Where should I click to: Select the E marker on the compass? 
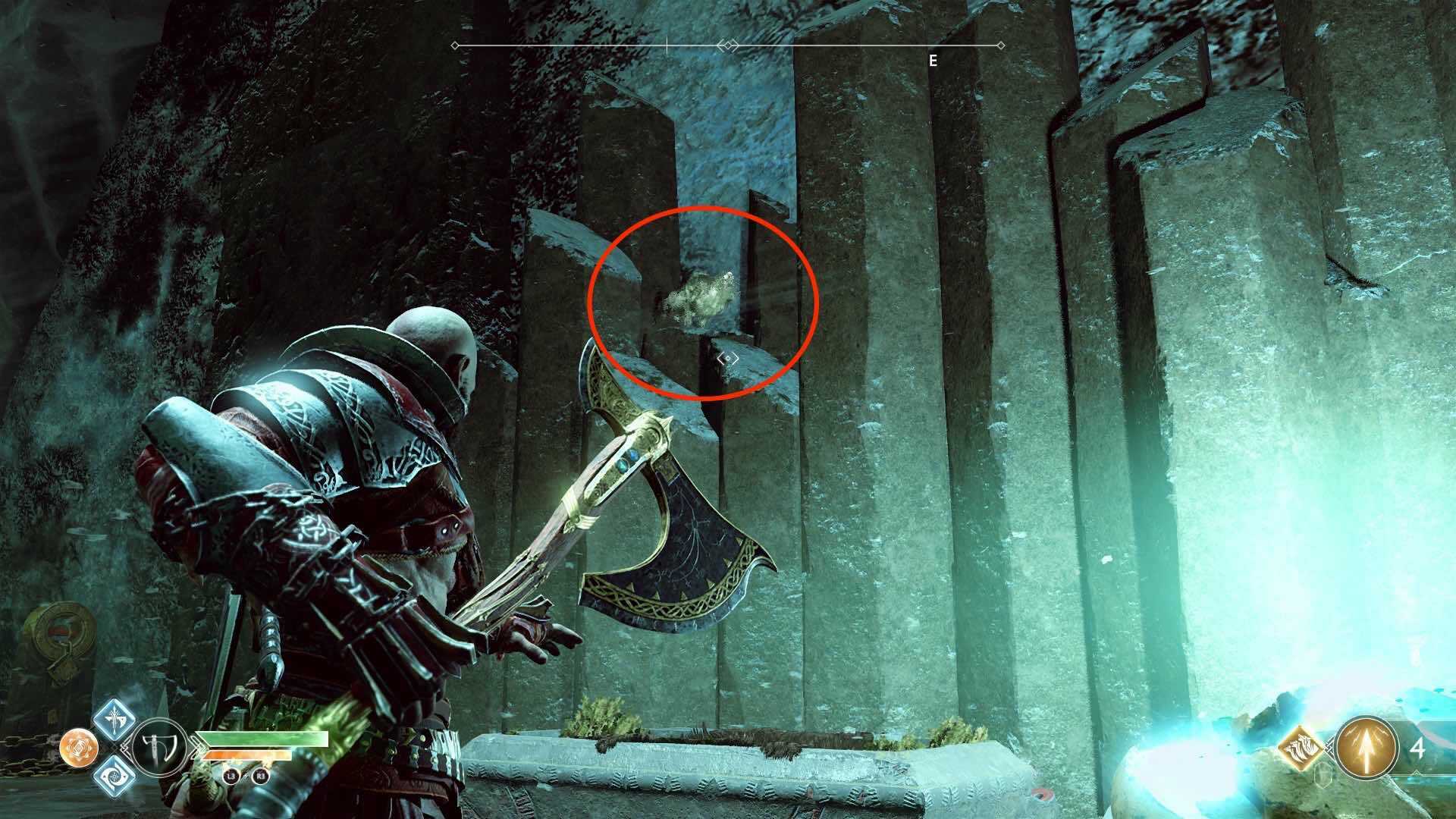(x=933, y=61)
